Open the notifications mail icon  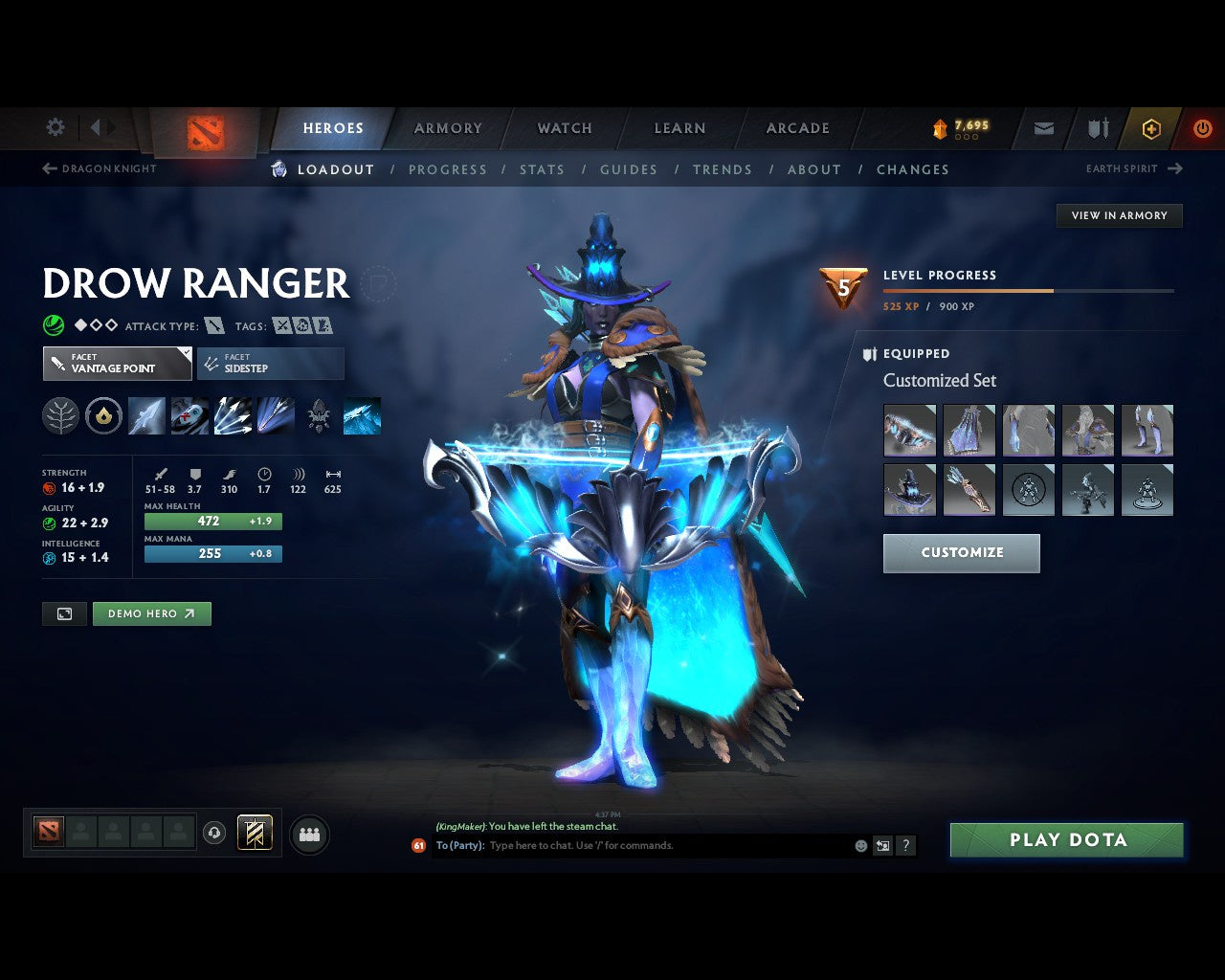[x=1042, y=127]
